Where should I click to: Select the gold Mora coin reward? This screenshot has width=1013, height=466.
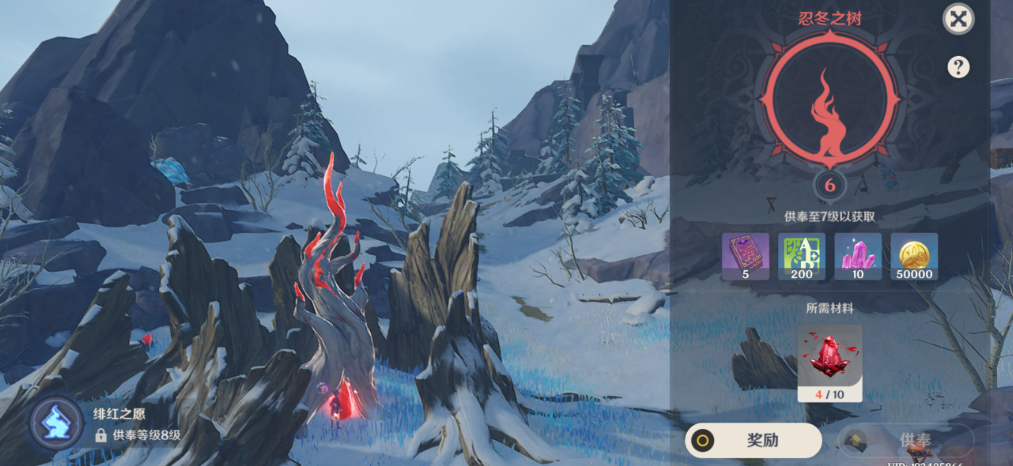pos(914,257)
